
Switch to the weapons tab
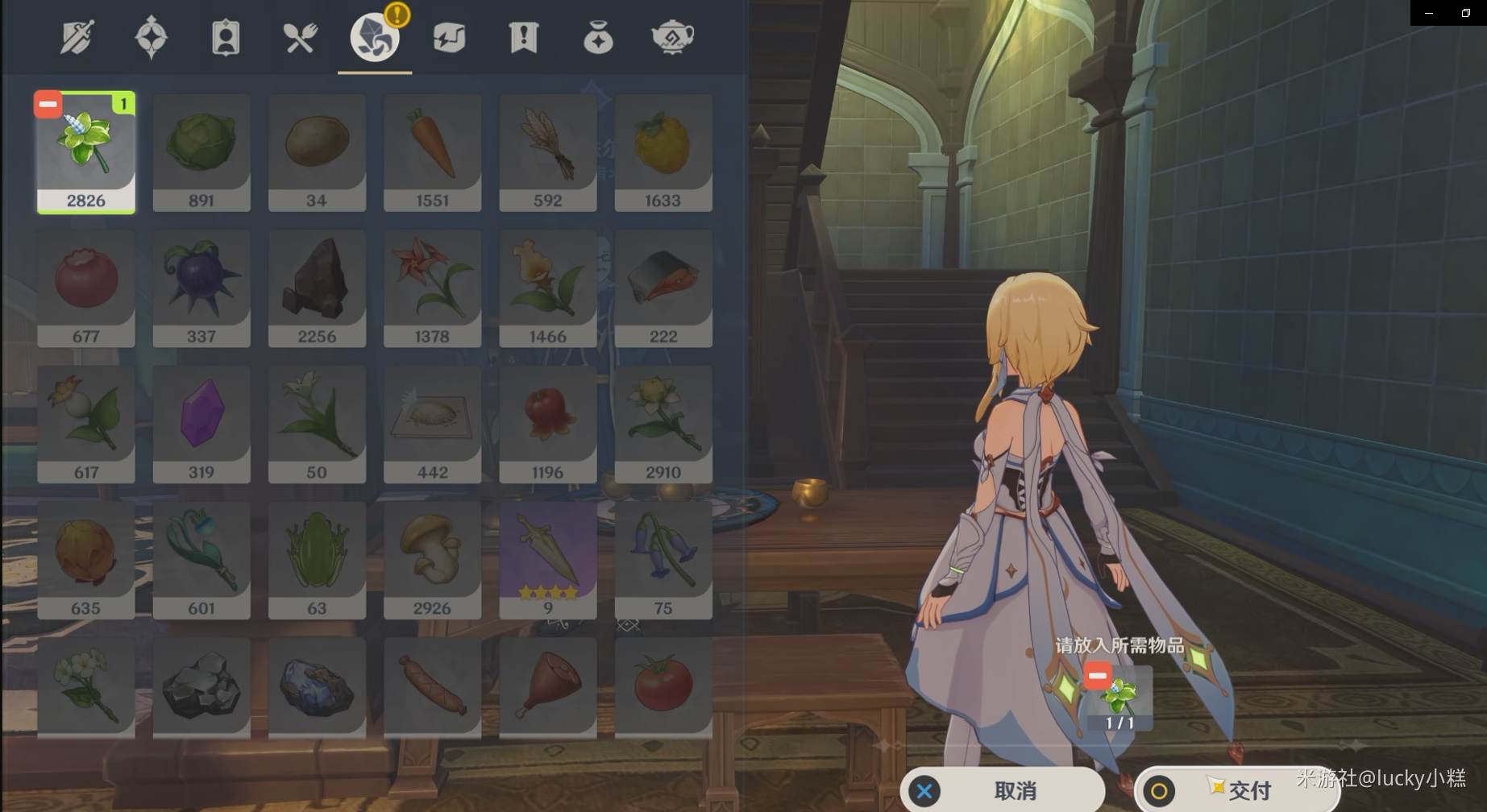coord(77,38)
